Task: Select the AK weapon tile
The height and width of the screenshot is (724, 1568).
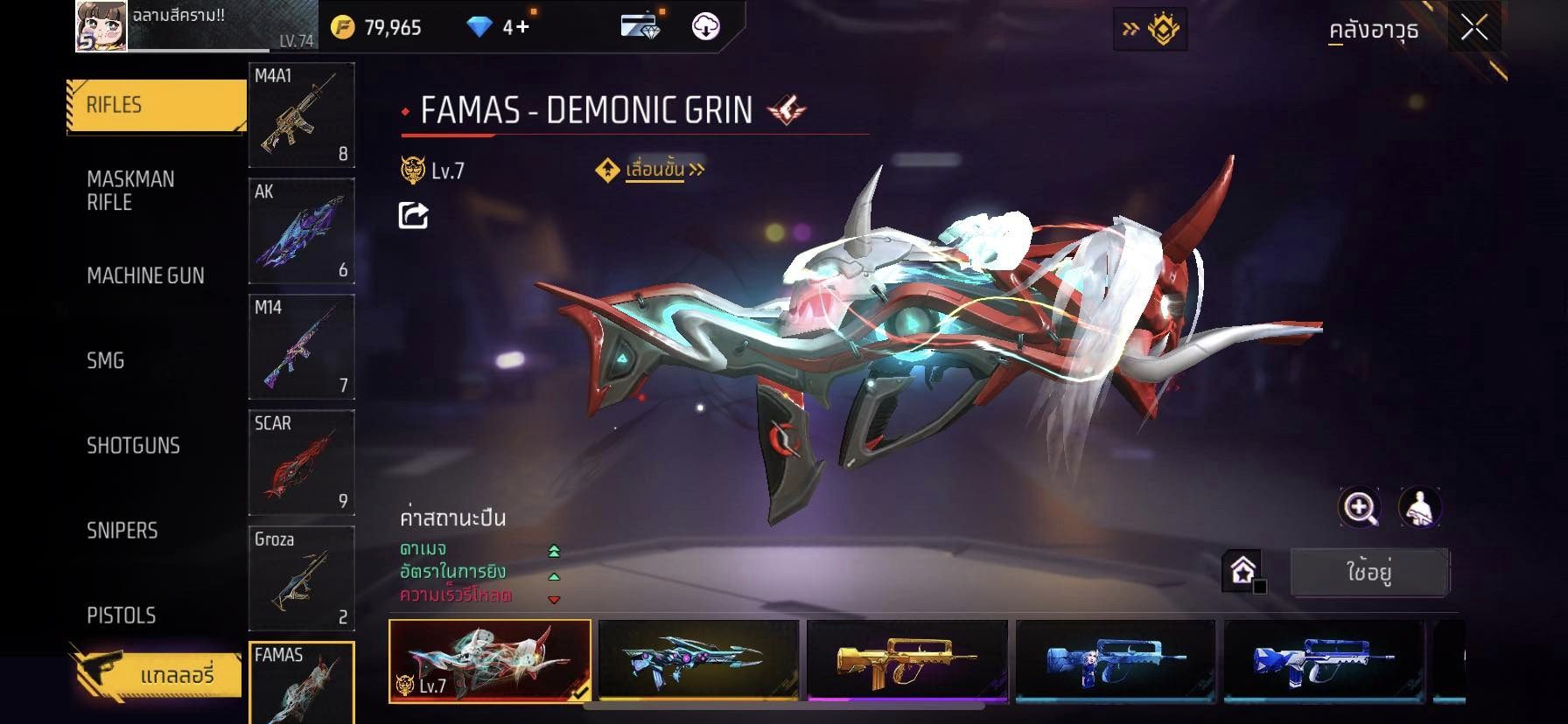Action: 302,231
